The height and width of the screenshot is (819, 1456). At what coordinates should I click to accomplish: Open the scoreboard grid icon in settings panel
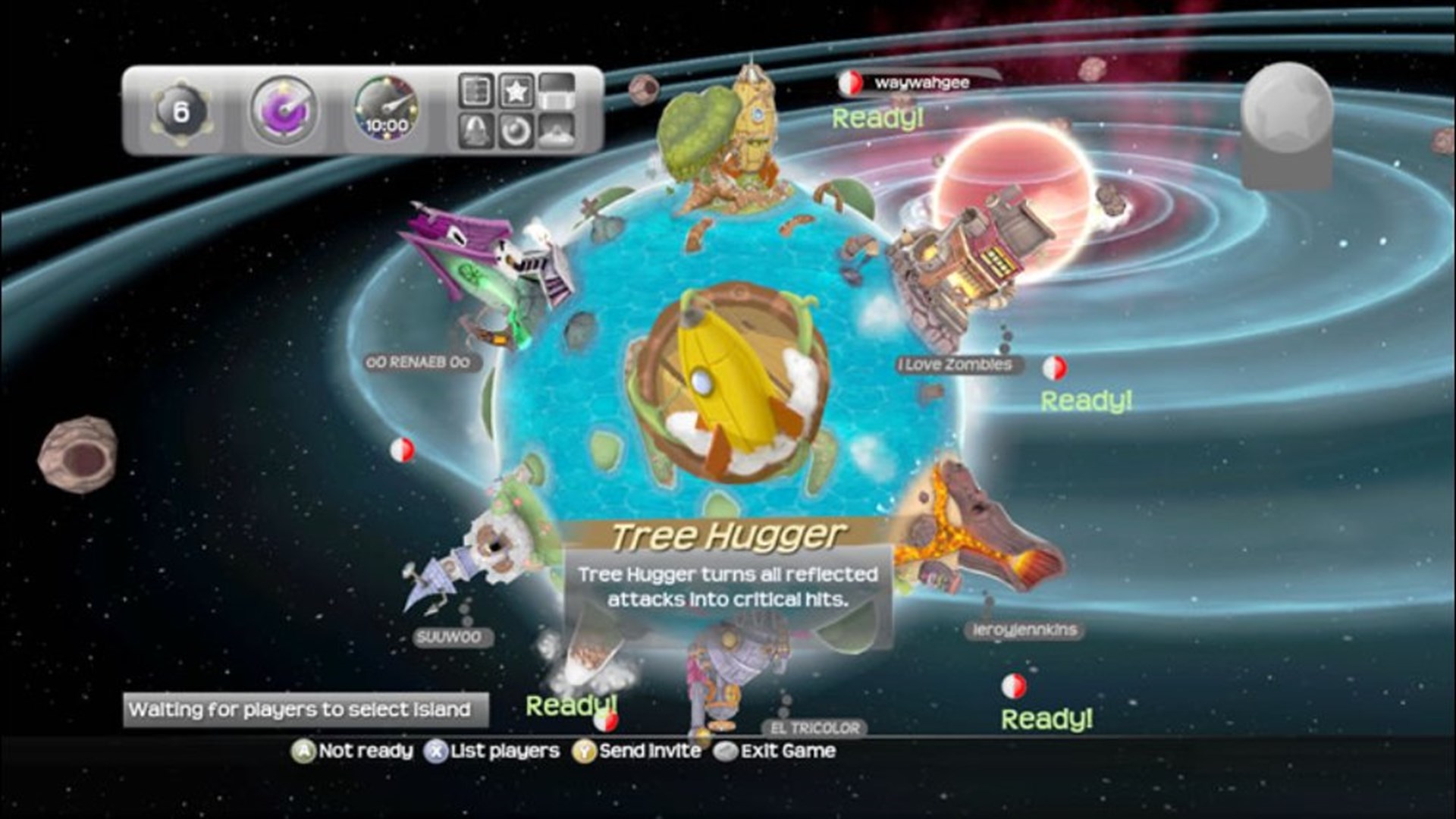(x=475, y=91)
